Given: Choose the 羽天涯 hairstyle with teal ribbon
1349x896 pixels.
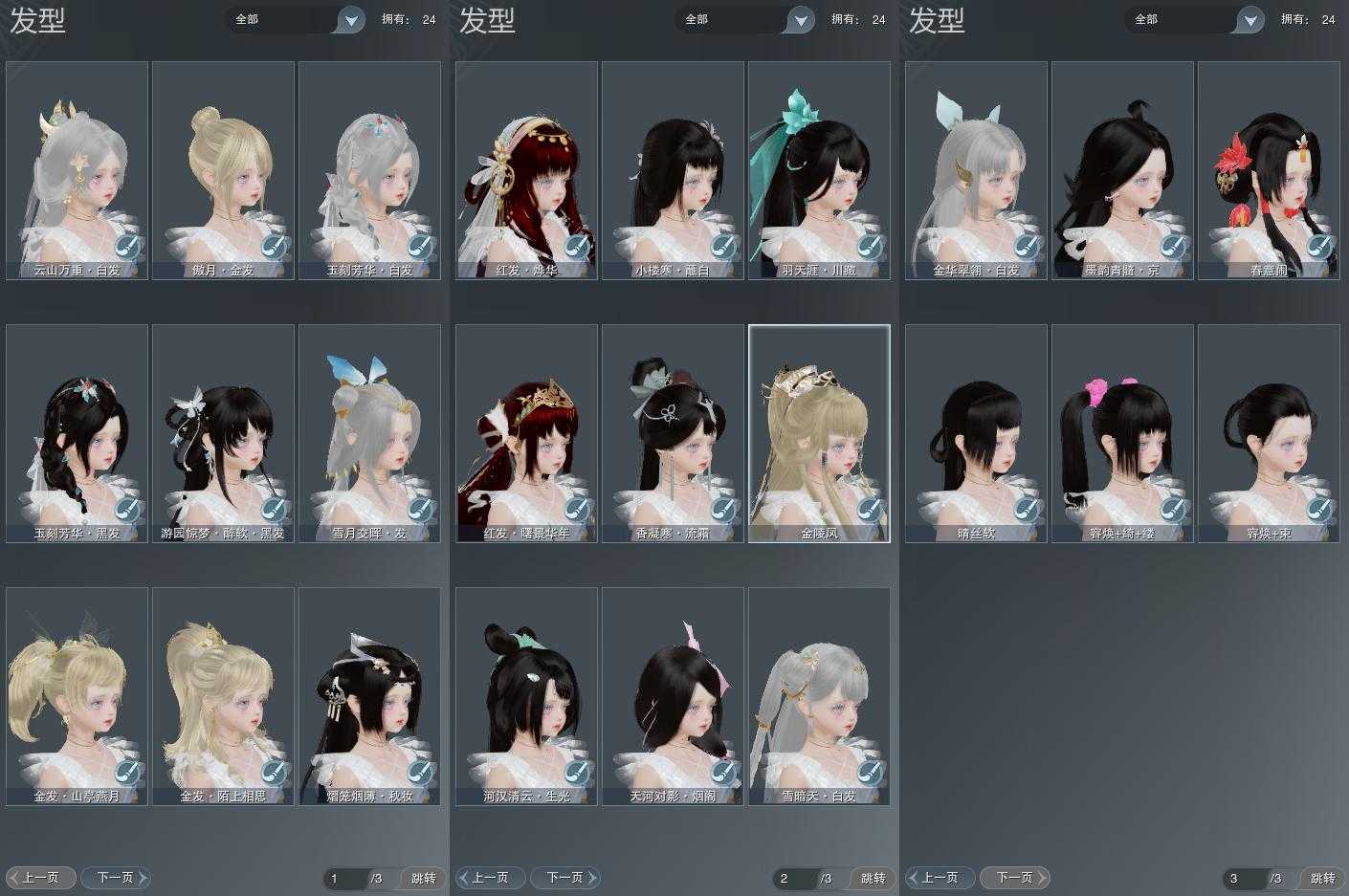Looking at the screenshot, I should [x=819, y=170].
